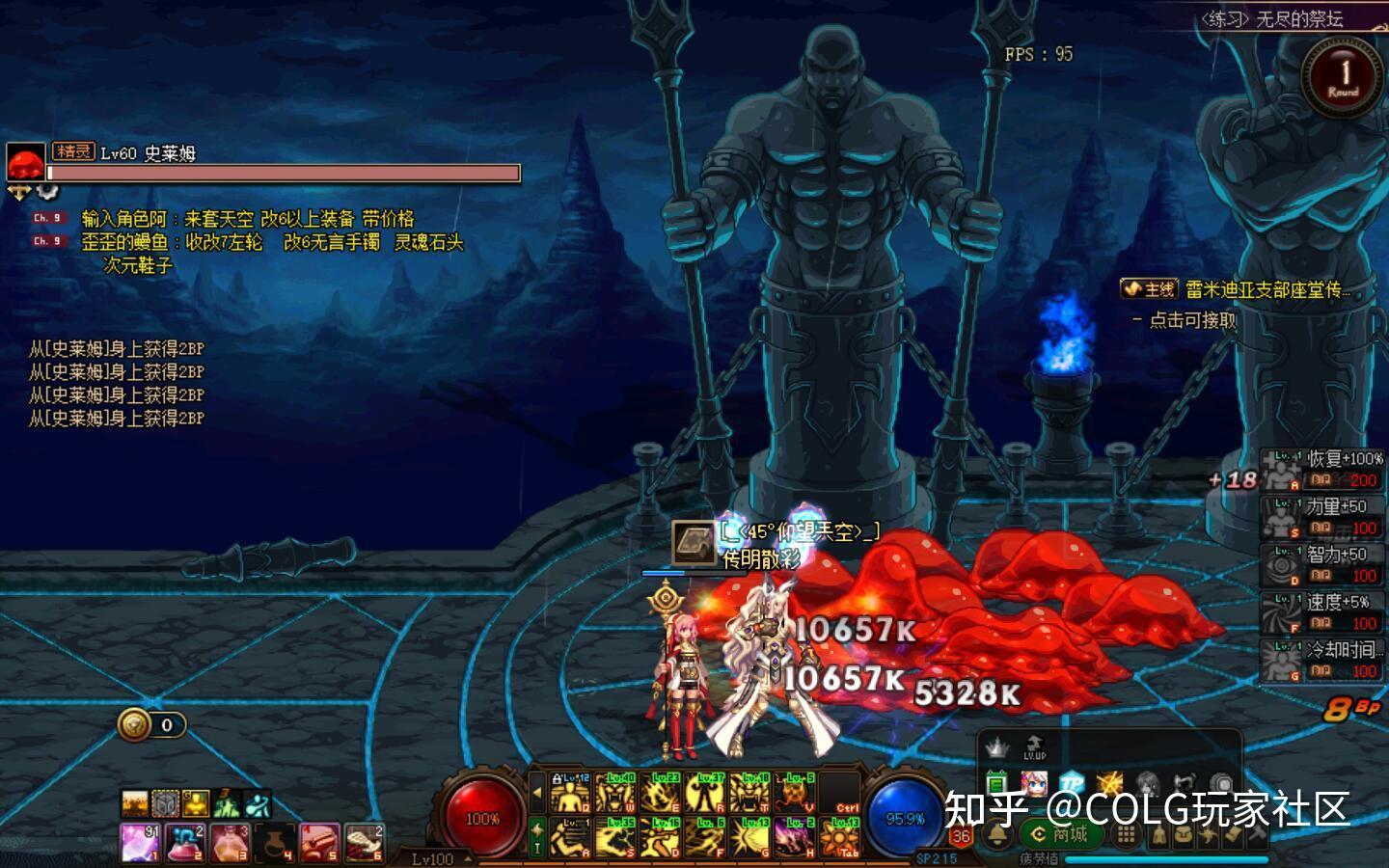1389x868 pixels.
Task: Open the grid menu button
Action: pos(1125,835)
